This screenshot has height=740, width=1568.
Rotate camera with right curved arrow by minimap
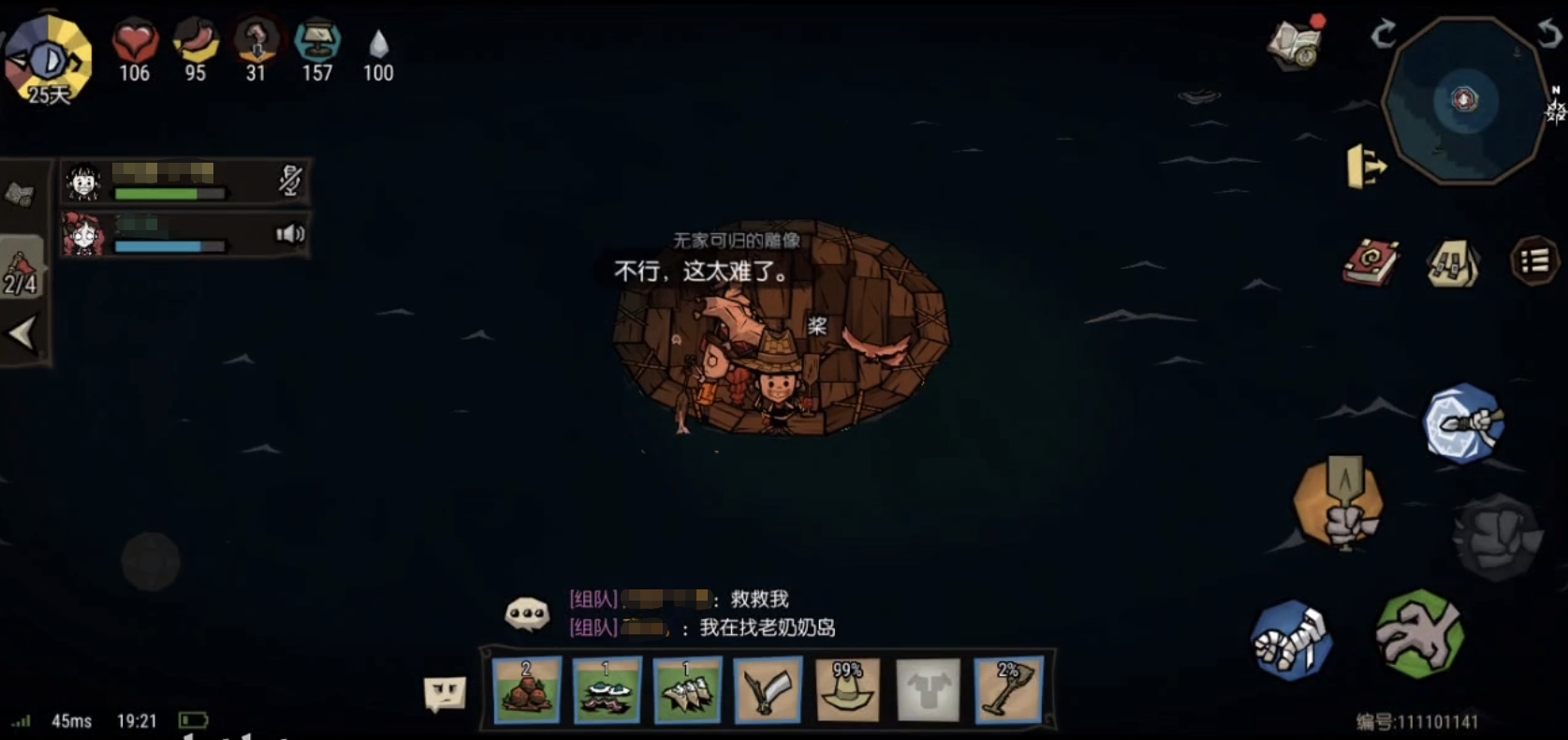click(x=1549, y=34)
